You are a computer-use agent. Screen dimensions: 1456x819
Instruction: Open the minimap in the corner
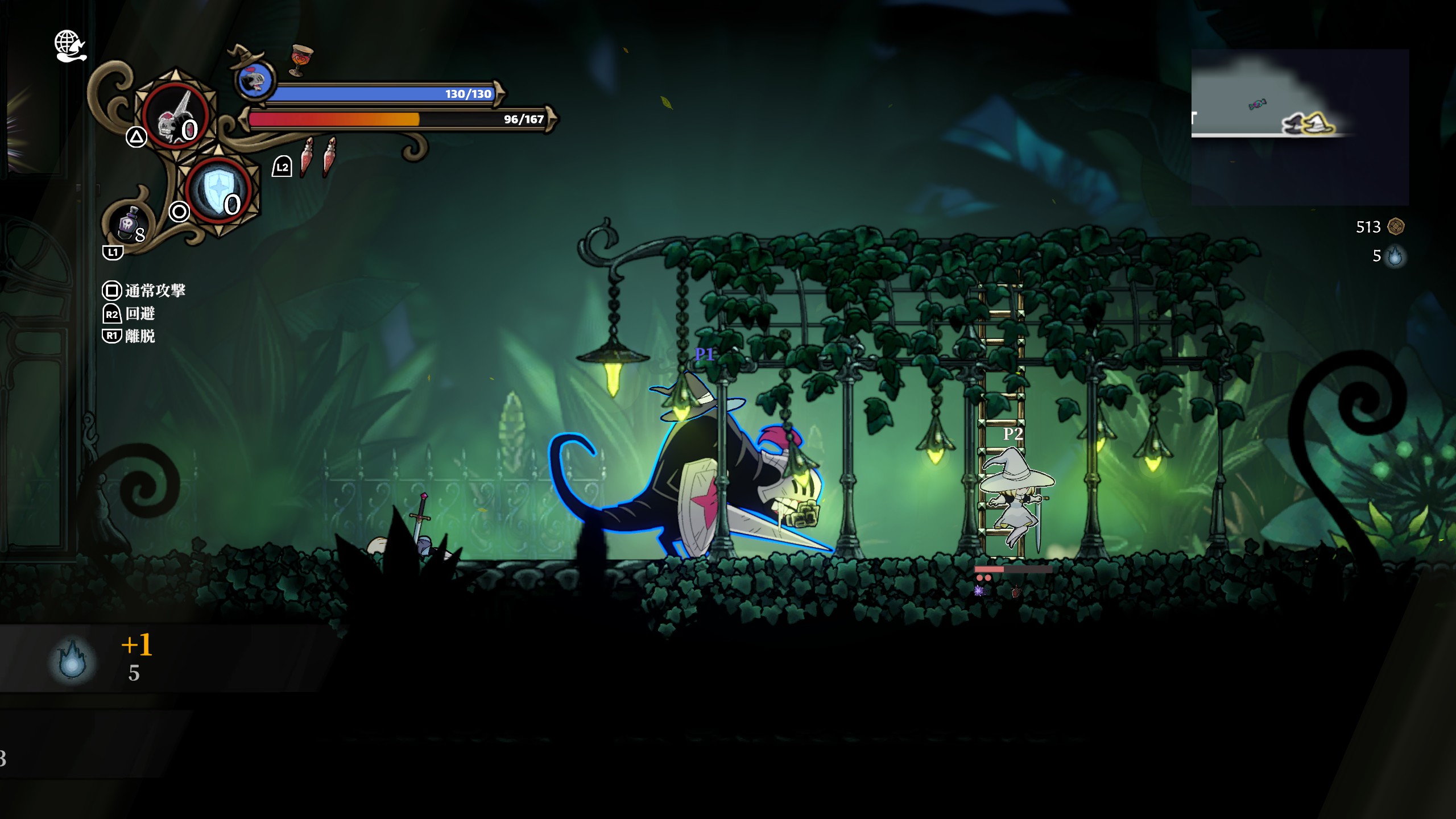point(1300,126)
